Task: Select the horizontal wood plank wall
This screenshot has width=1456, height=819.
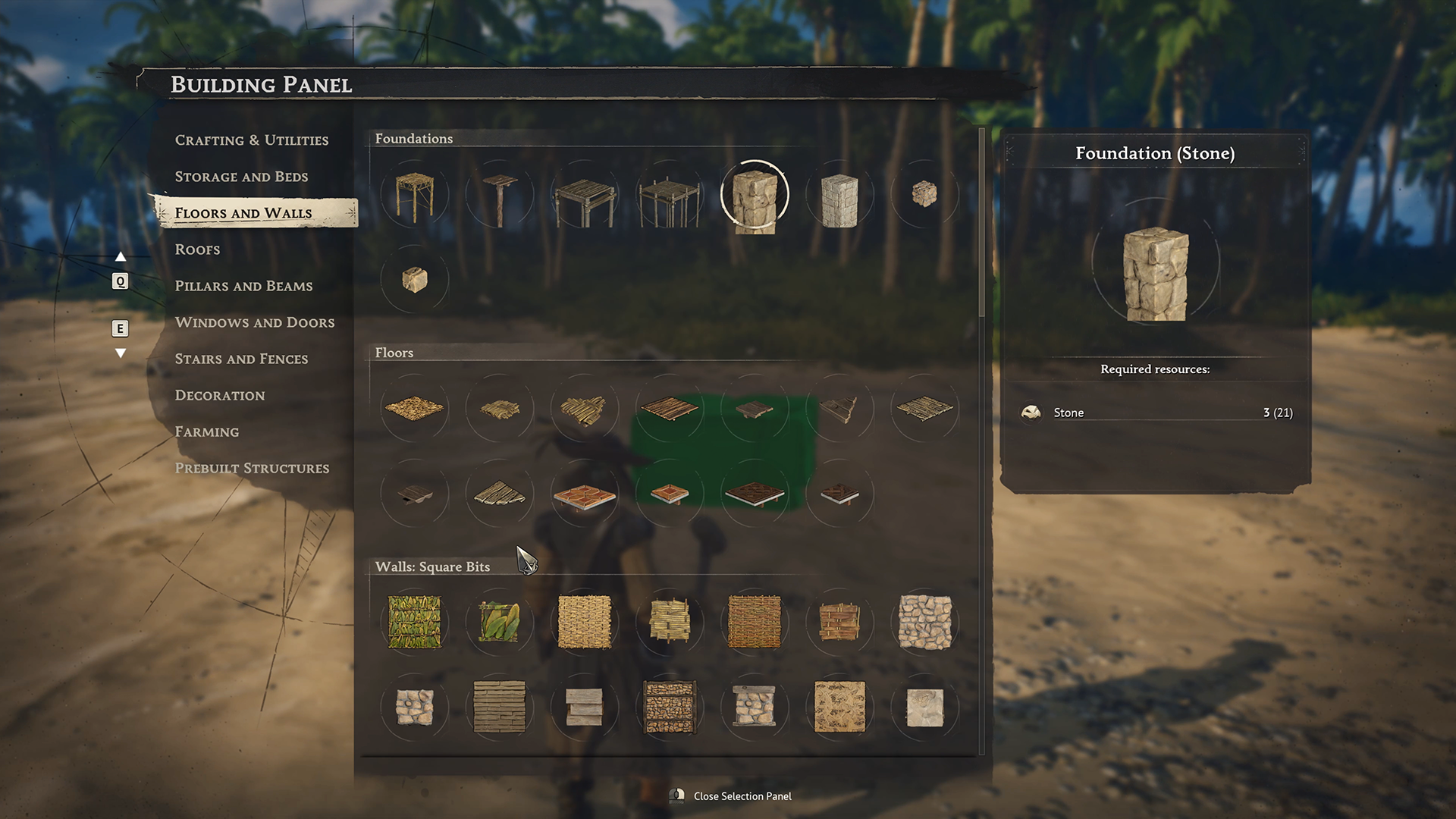Action: pyautogui.click(x=500, y=707)
